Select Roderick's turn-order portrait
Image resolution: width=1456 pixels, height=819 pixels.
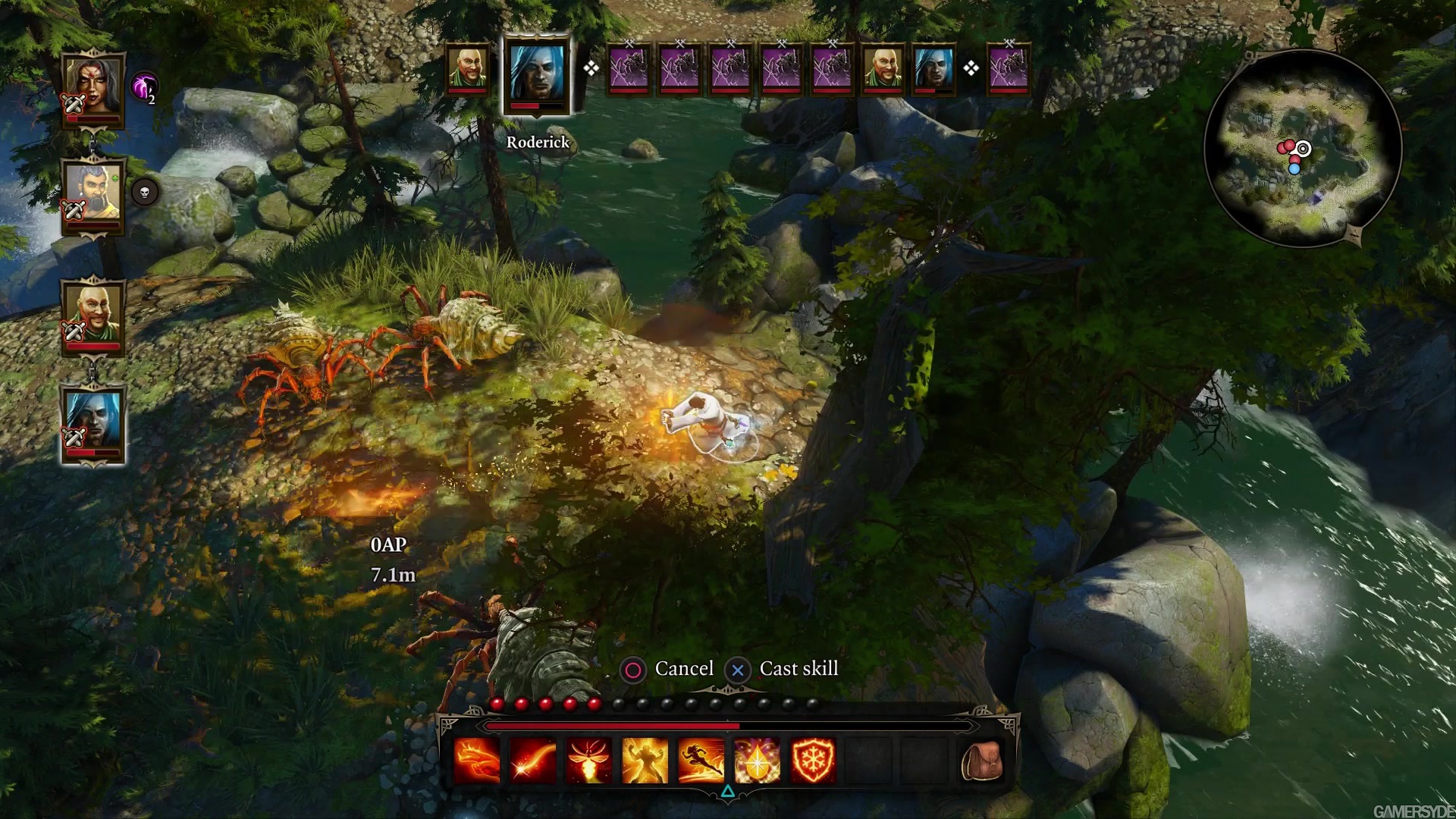(x=535, y=72)
